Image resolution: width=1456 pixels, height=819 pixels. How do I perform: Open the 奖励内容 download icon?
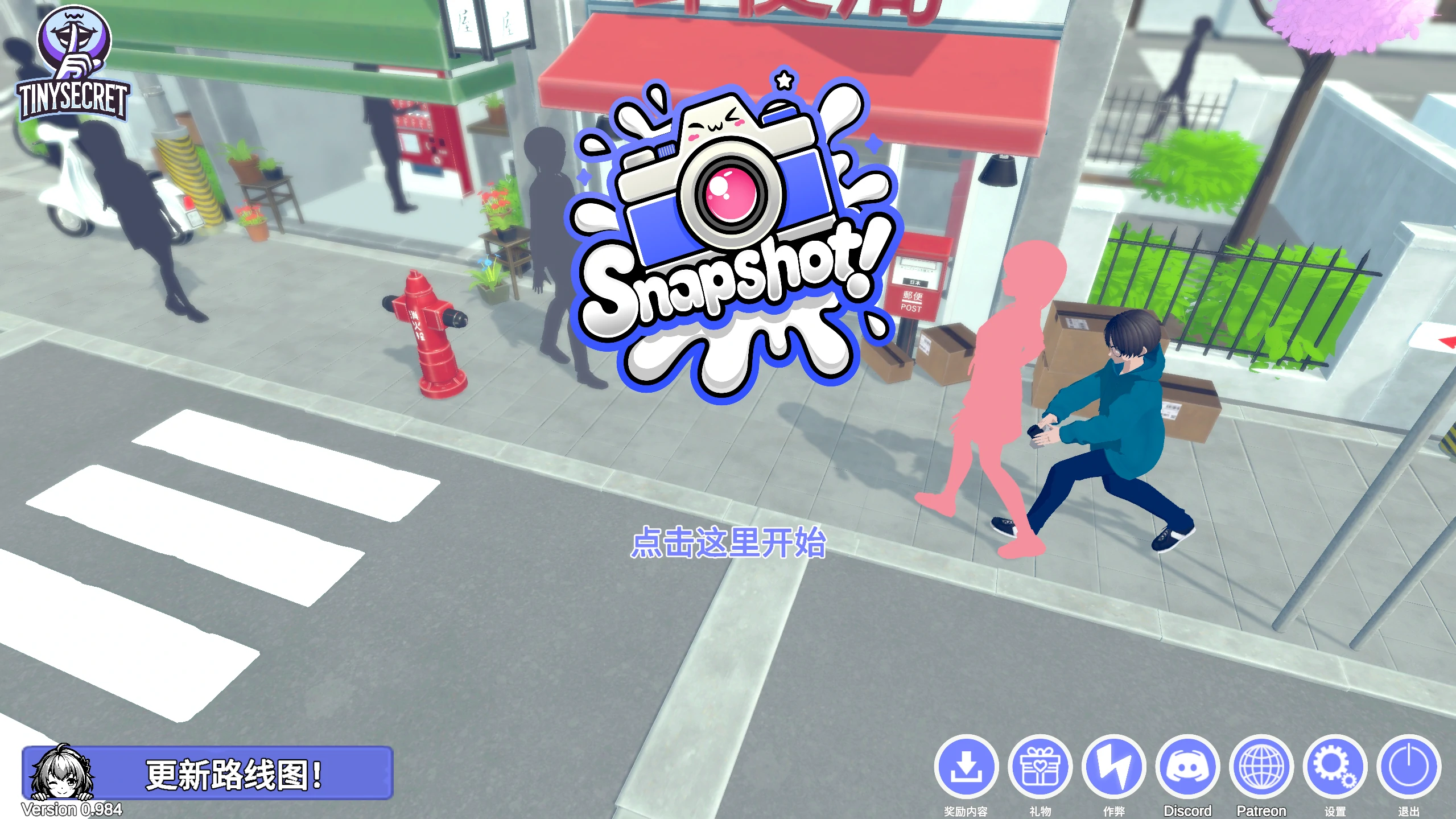[966, 767]
